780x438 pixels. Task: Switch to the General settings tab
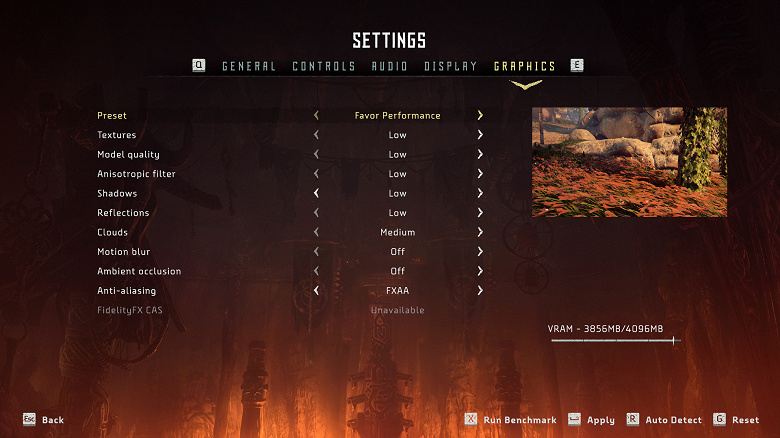pos(249,66)
